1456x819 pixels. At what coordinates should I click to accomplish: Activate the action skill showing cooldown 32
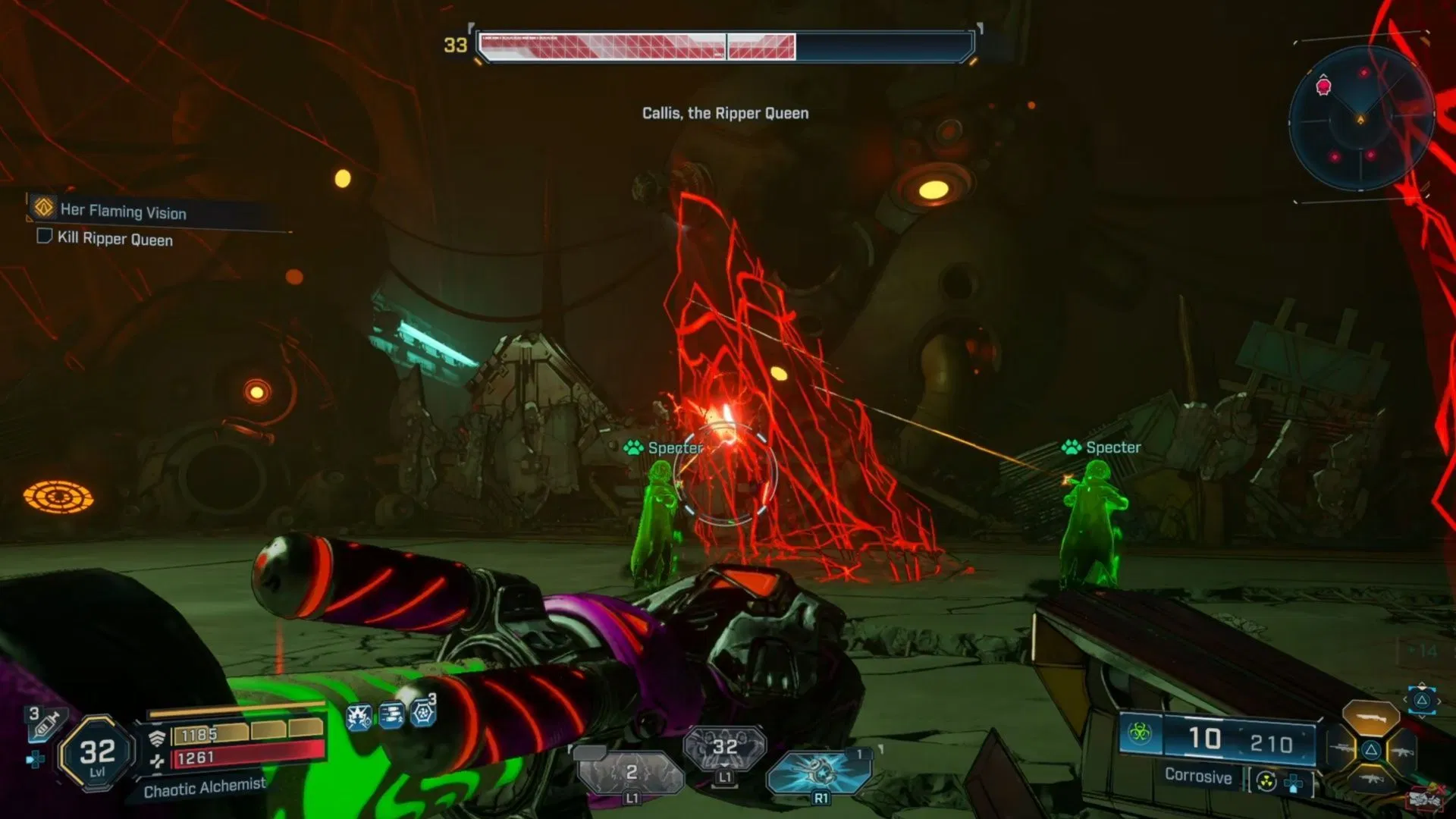pyautogui.click(x=724, y=748)
